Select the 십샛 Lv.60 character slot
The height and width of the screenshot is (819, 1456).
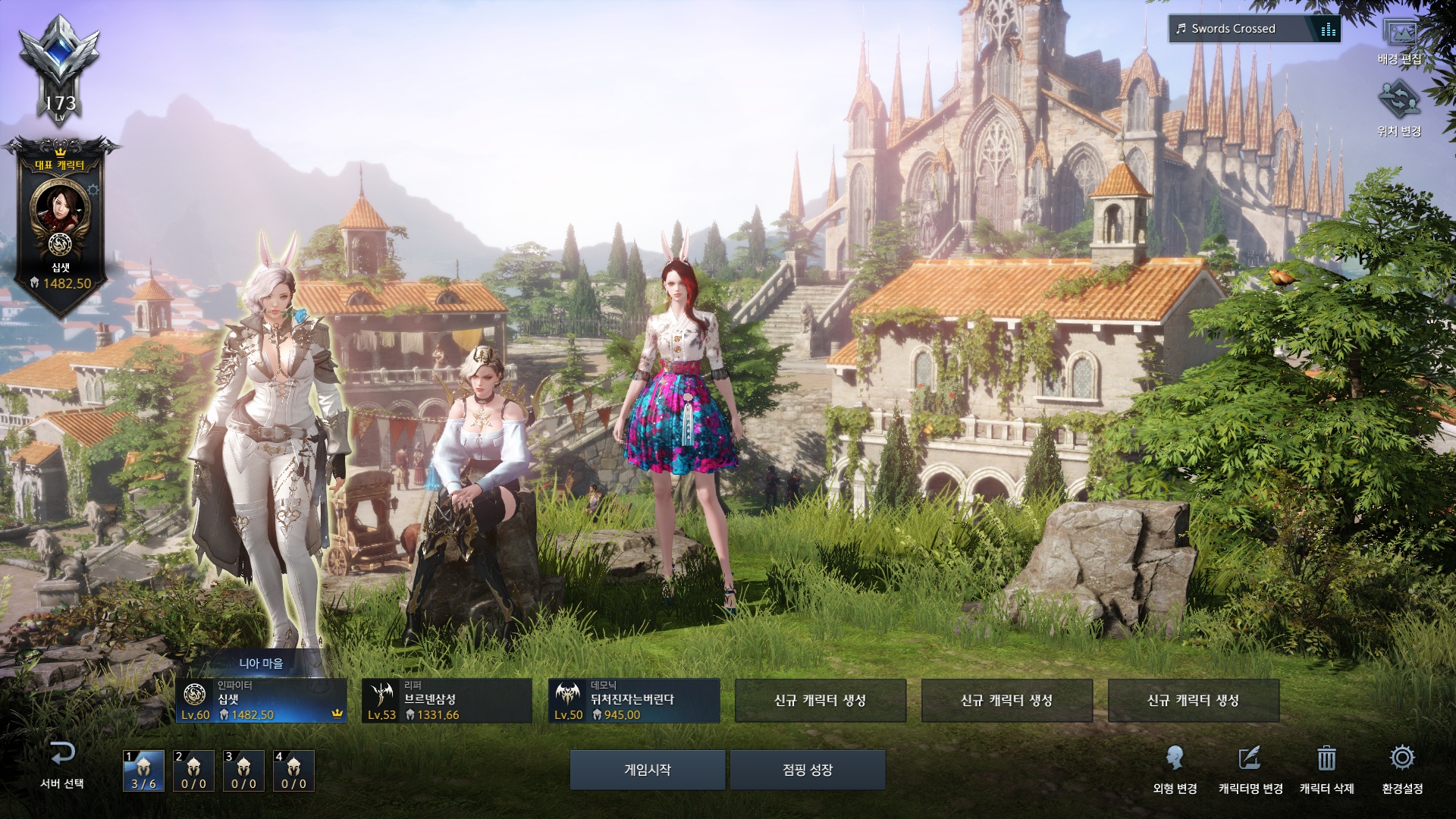point(262,701)
